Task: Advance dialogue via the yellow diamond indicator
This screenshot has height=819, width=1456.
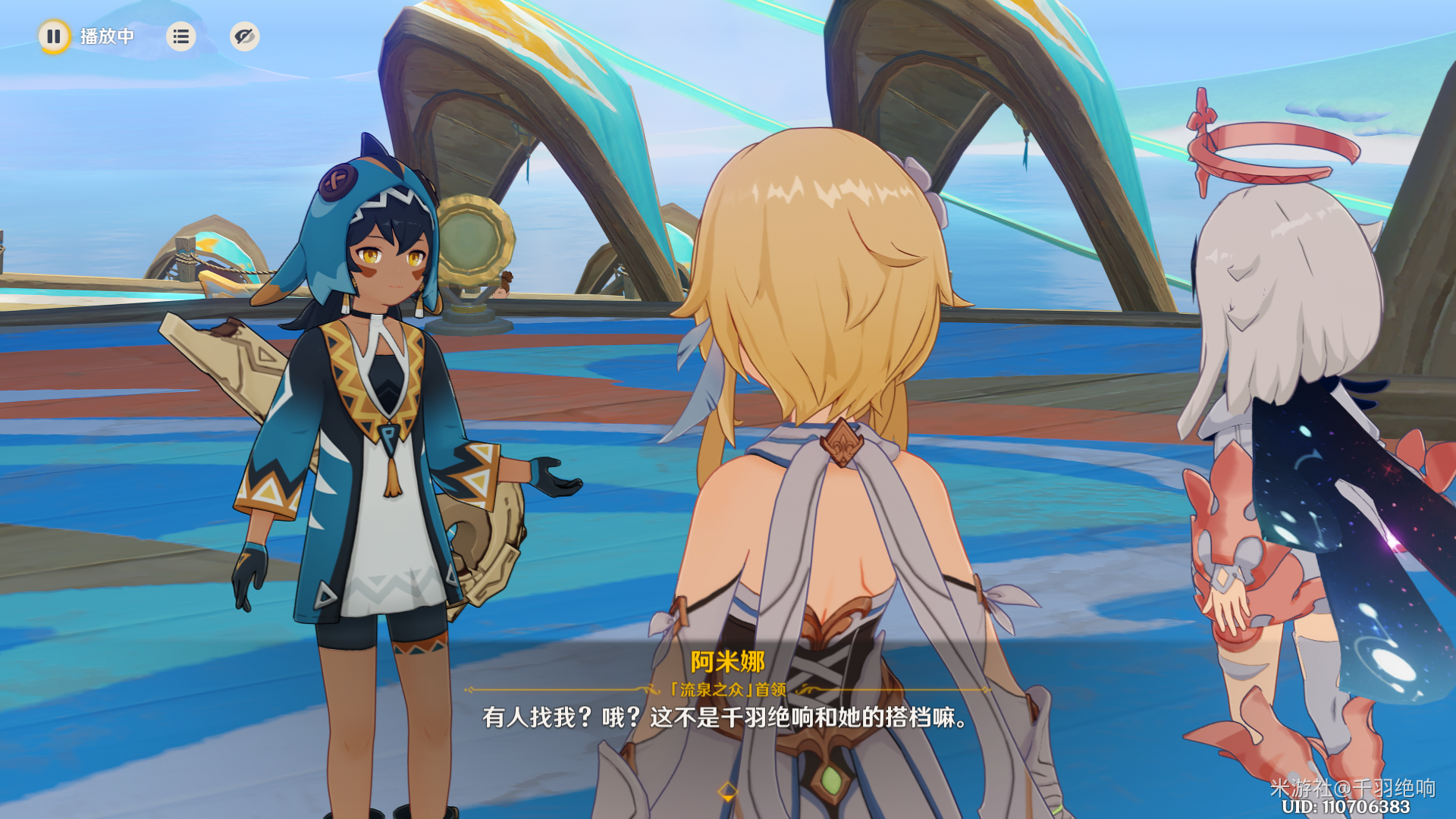Action: click(x=727, y=792)
